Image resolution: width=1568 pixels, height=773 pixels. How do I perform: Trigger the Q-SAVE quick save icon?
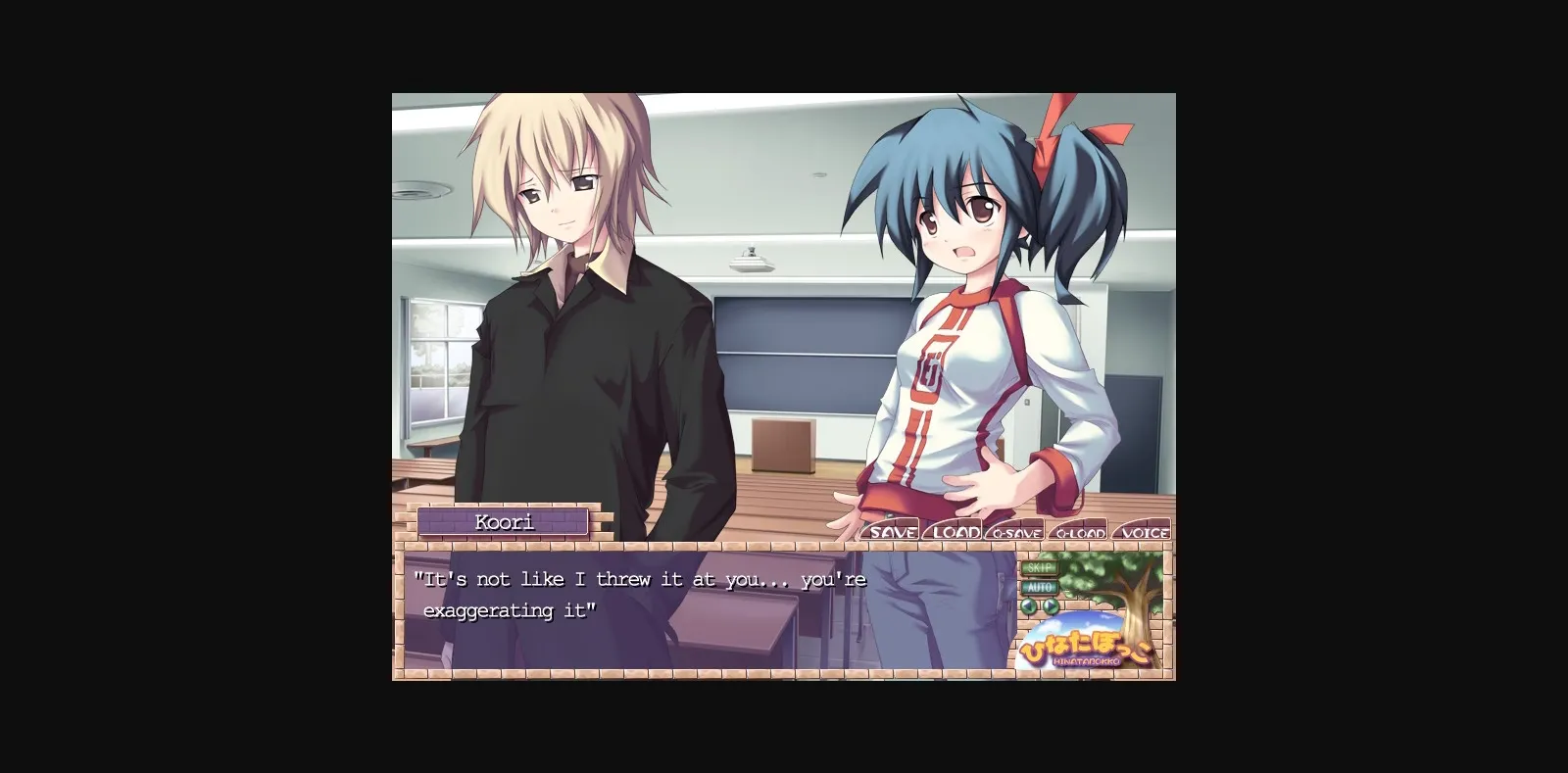[1017, 533]
